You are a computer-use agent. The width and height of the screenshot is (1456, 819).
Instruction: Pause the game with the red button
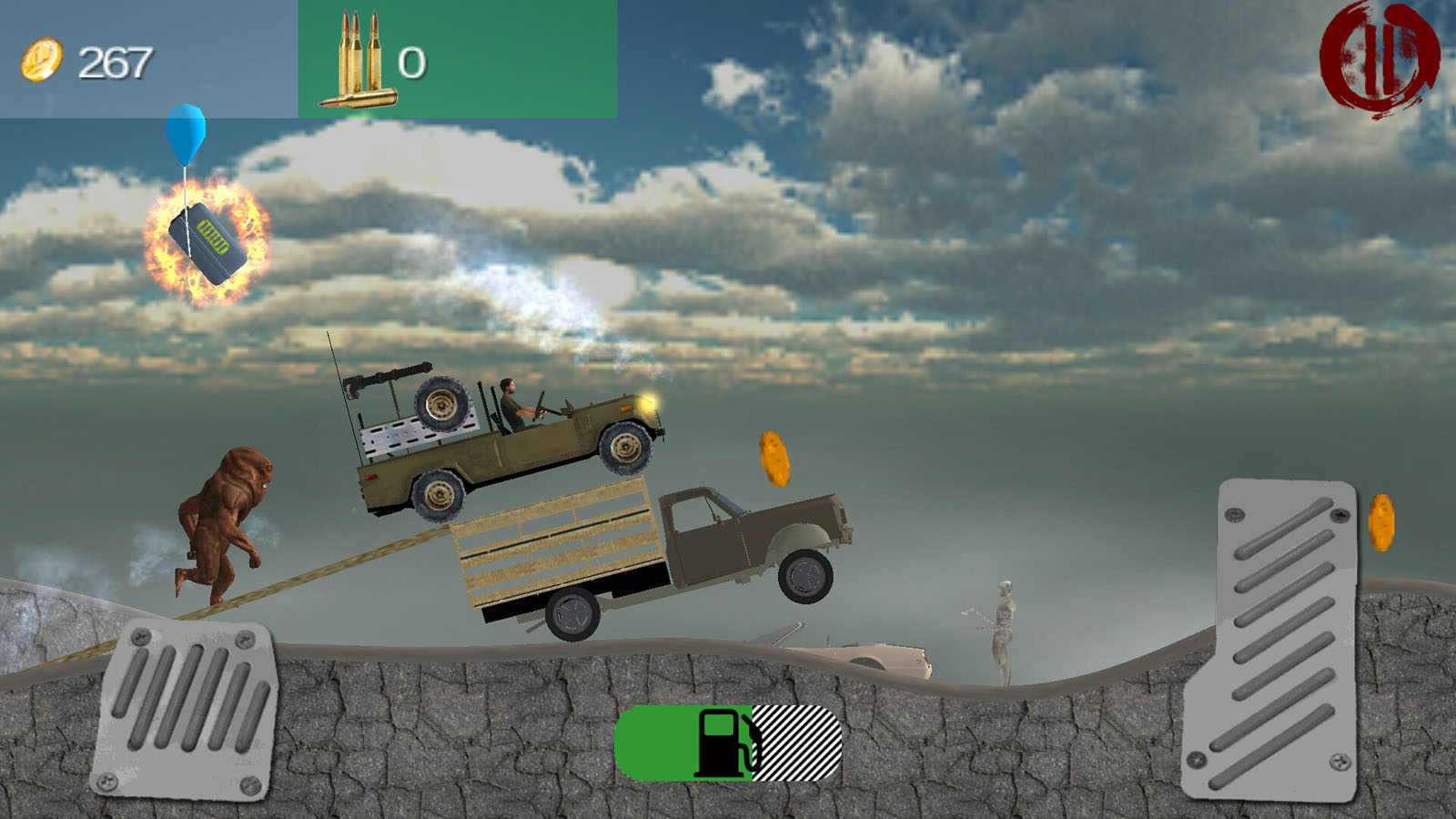1379,60
